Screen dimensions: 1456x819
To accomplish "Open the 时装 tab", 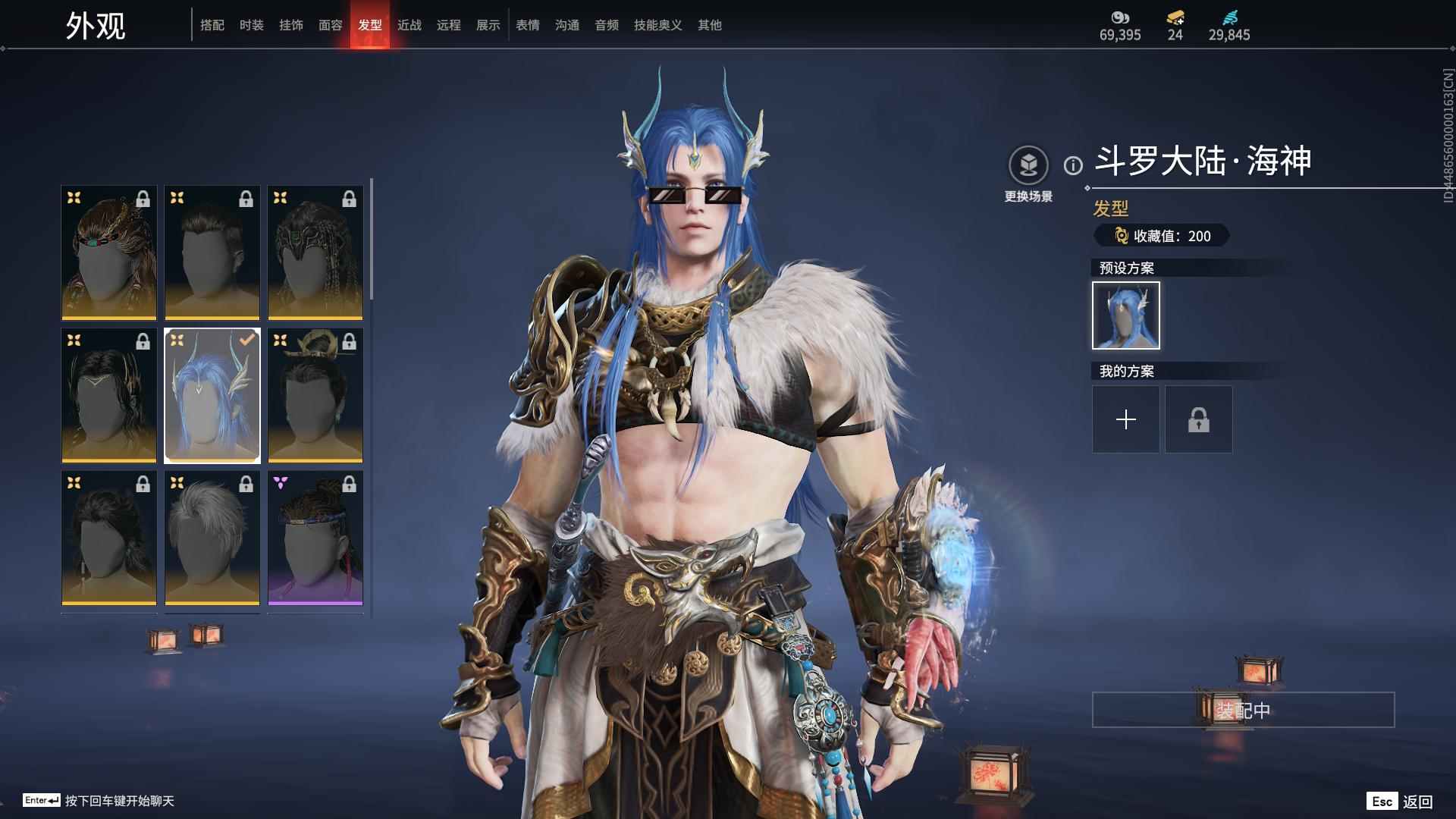I will (252, 25).
